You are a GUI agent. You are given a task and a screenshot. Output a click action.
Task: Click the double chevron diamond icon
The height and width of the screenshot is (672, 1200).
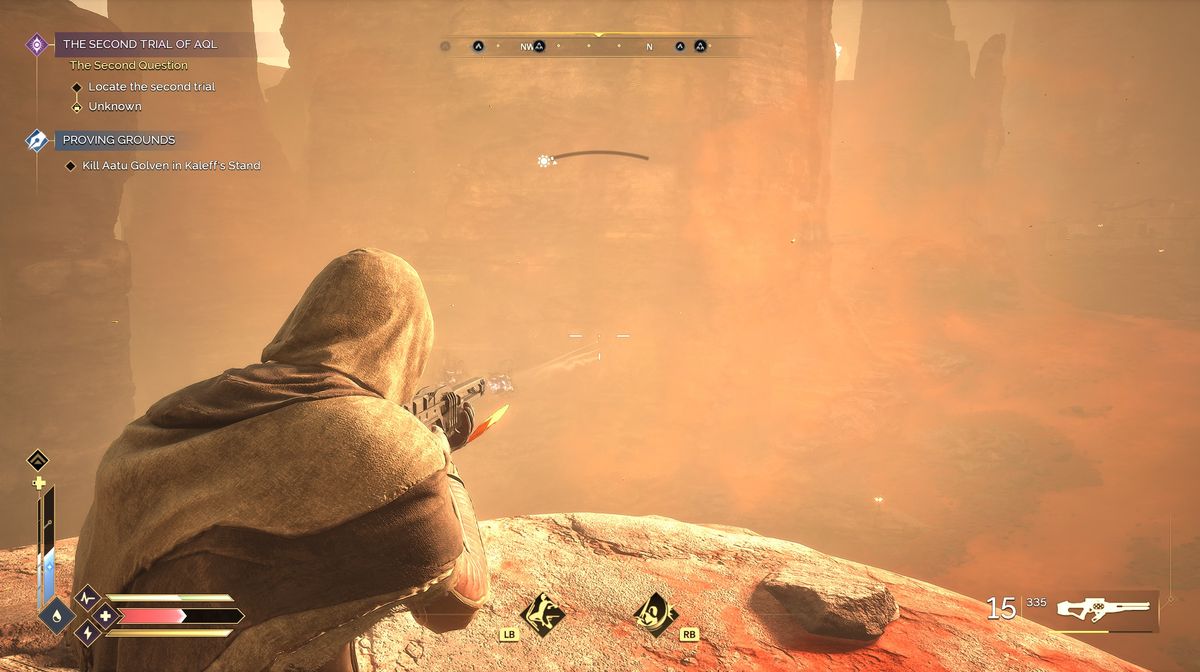[x=38, y=460]
